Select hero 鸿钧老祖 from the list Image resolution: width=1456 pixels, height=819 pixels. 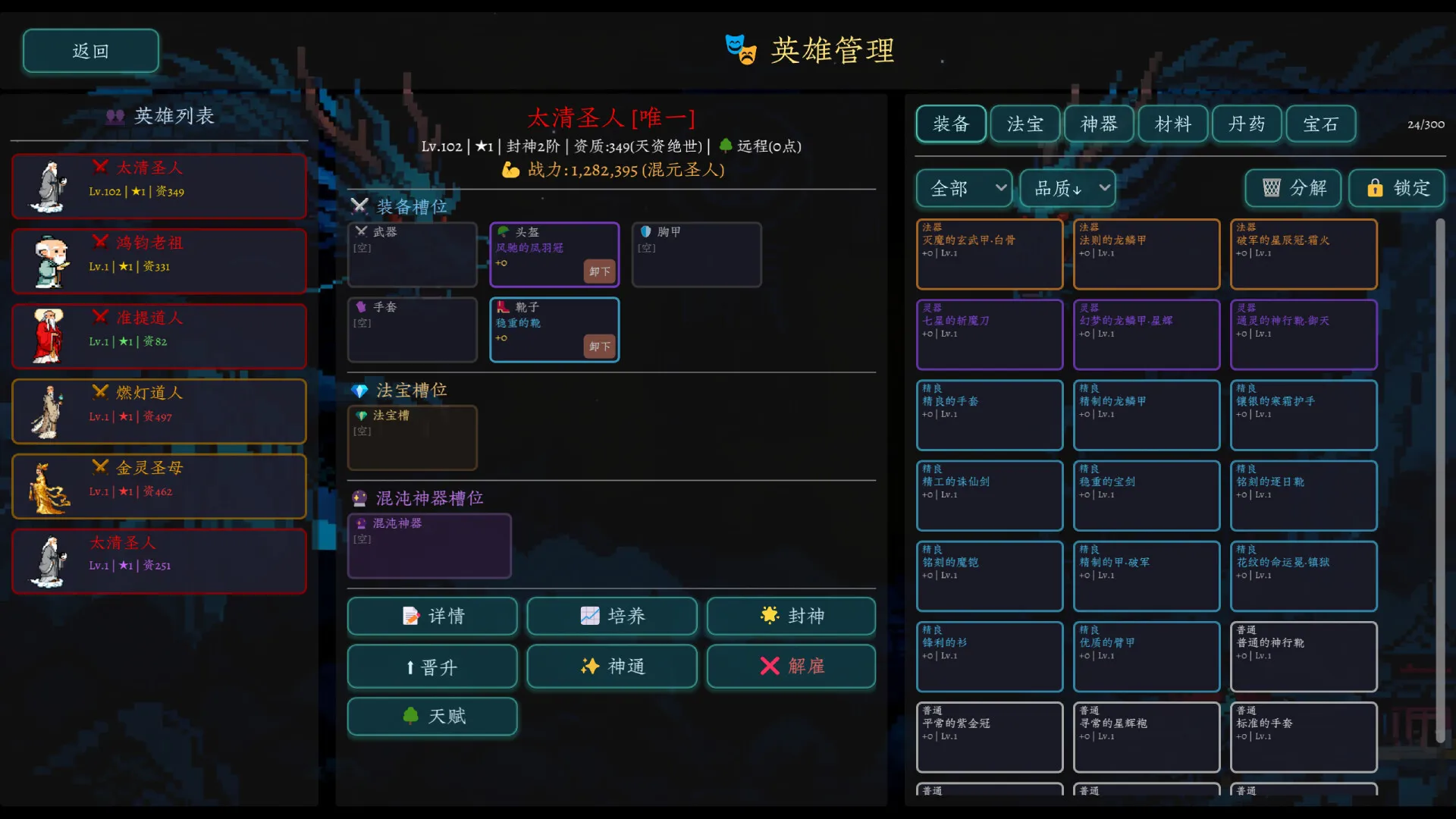(158, 260)
